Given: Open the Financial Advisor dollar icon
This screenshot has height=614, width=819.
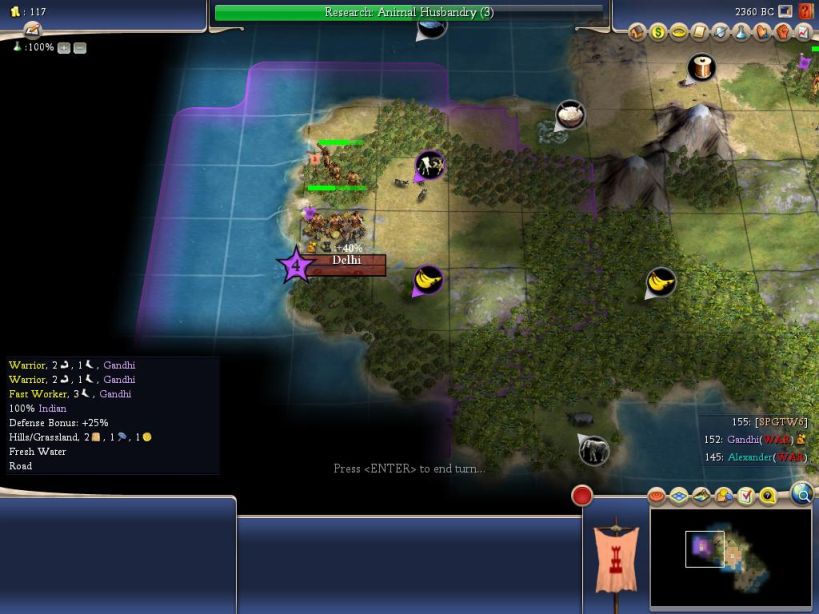Looking at the screenshot, I should click(658, 32).
